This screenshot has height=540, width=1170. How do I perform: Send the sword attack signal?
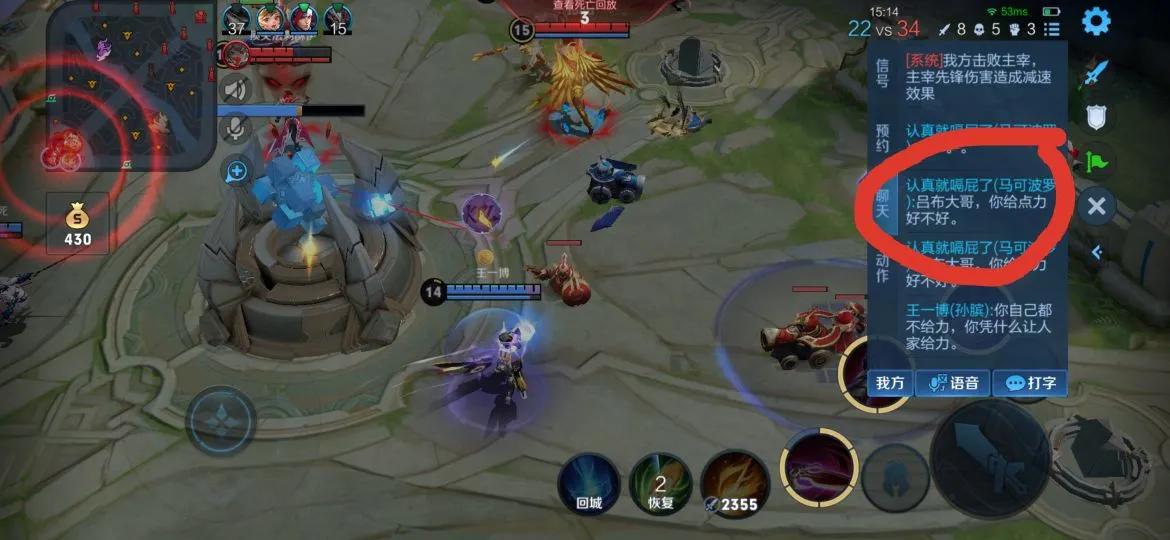(x=1097, y=72)
